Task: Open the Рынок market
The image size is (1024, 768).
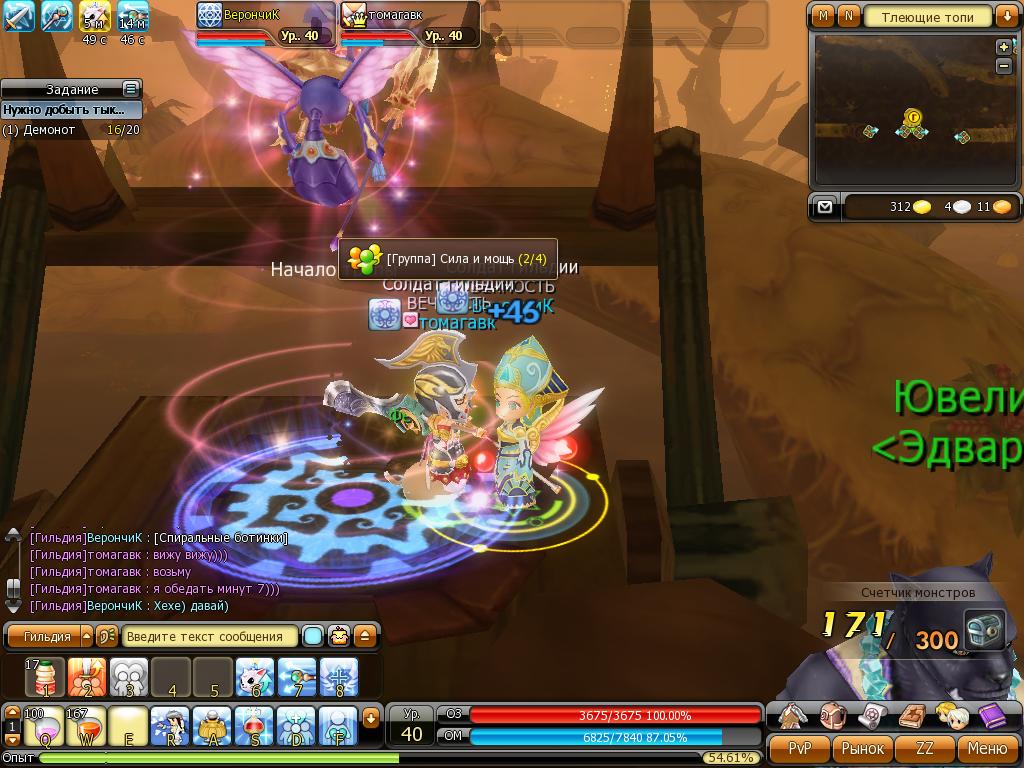Action: pyautogui.click(x=862, y=748)
